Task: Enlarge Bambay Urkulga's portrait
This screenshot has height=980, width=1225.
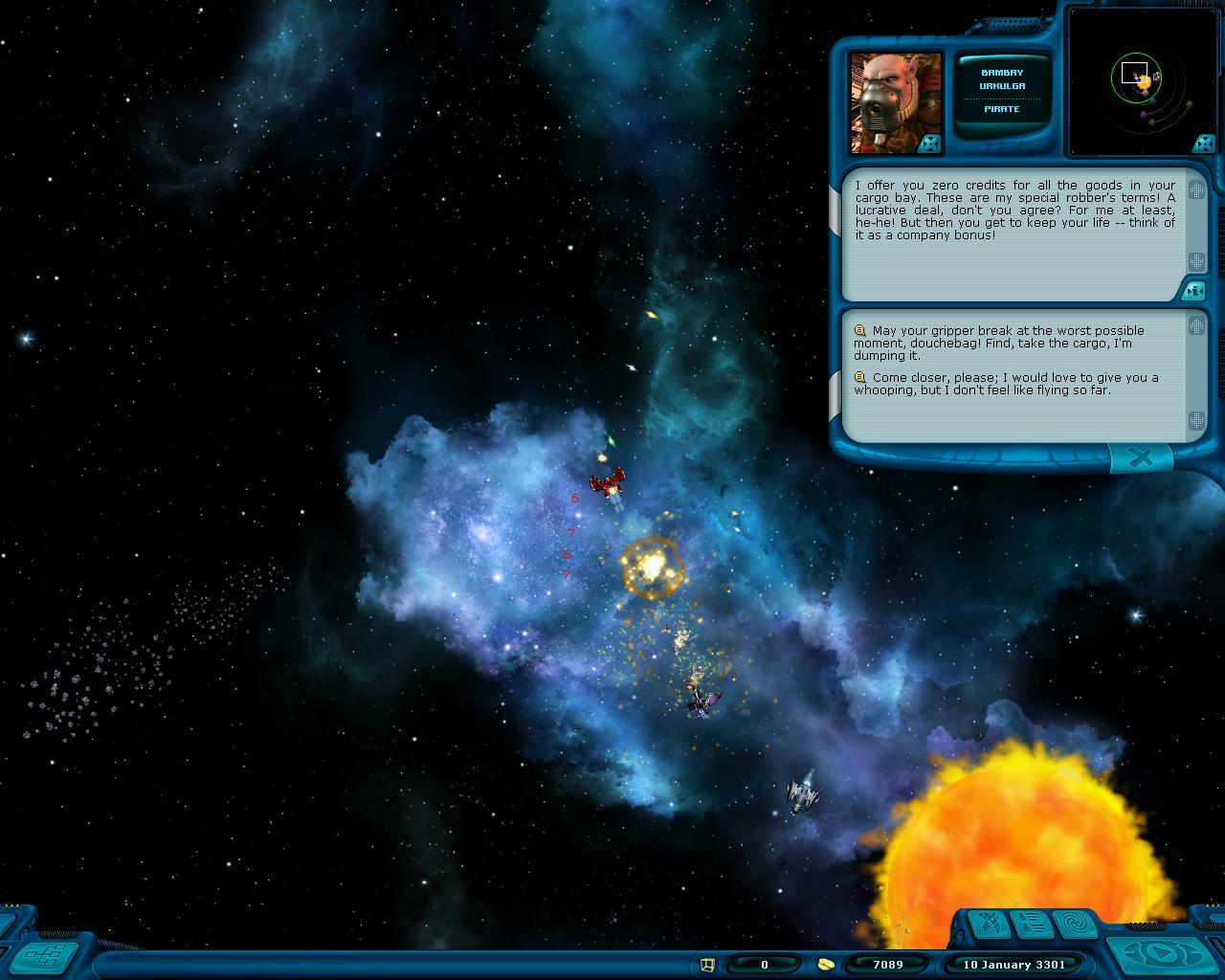Action: (x=930, y=144)
